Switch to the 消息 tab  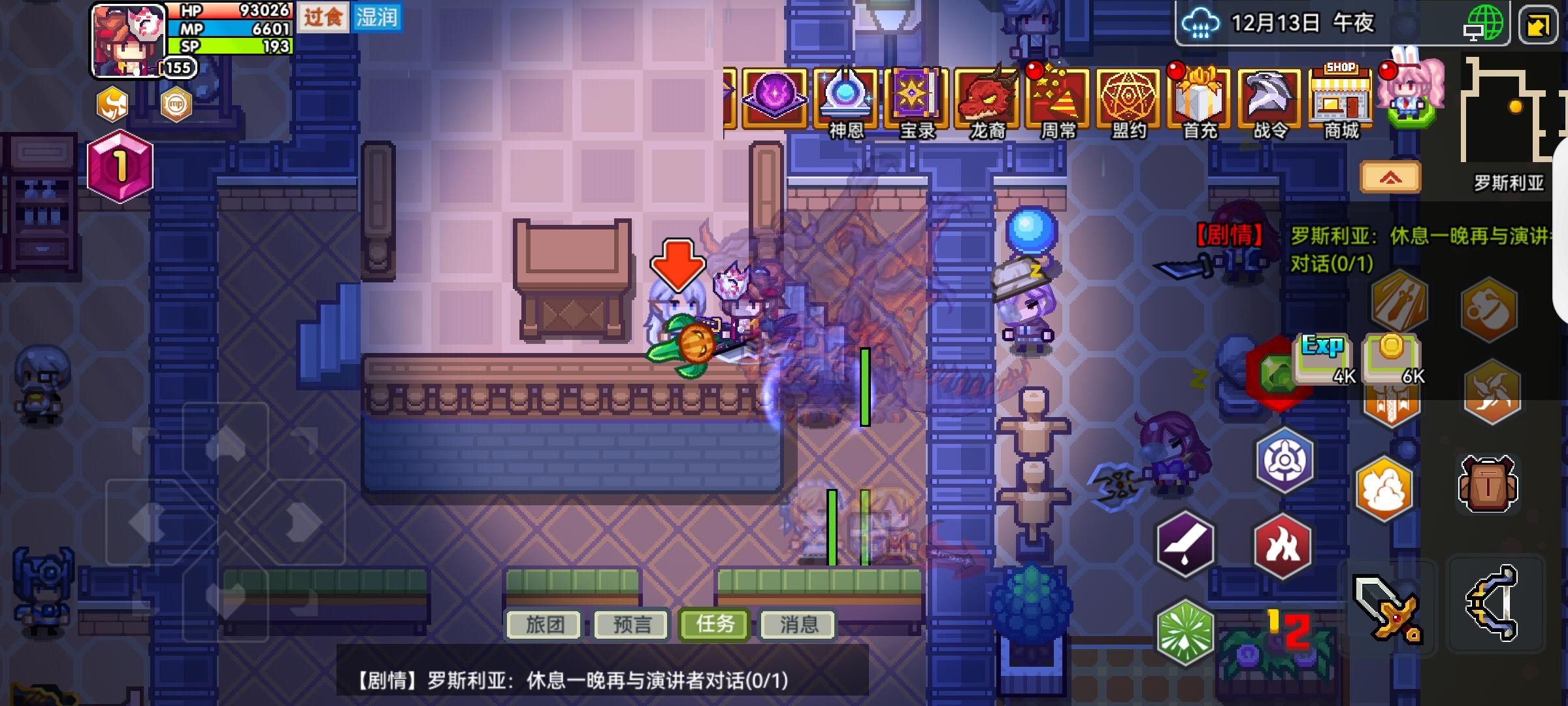click(797, 624)
